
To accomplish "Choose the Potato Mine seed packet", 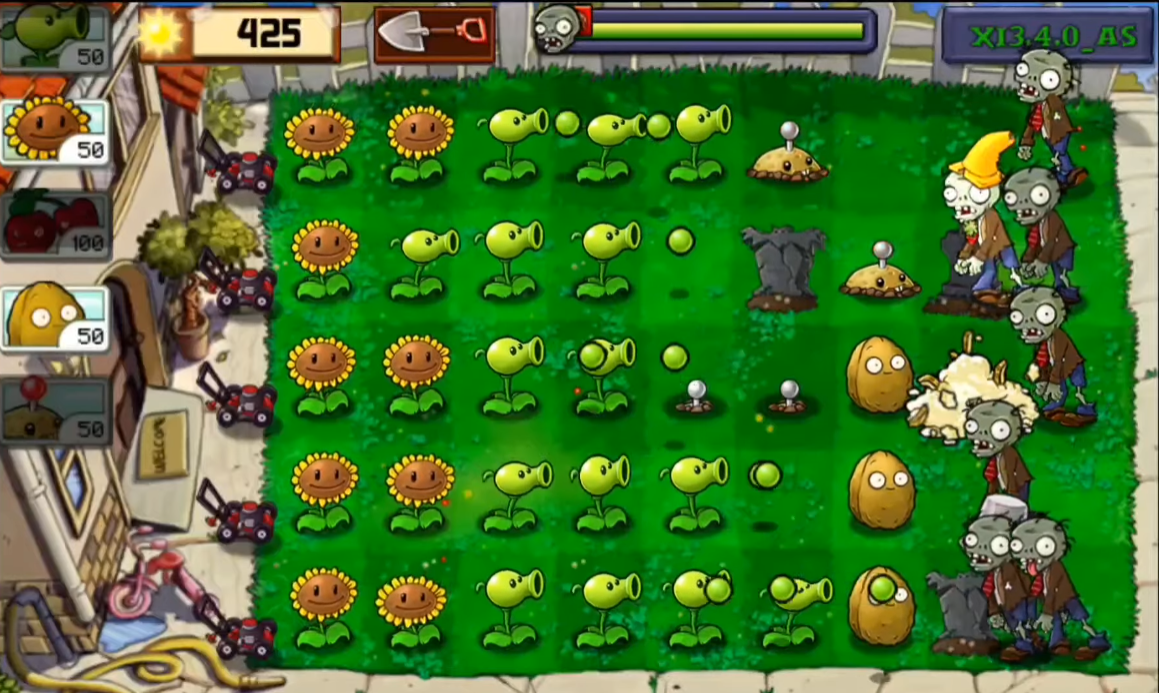I will coord(55,411).
